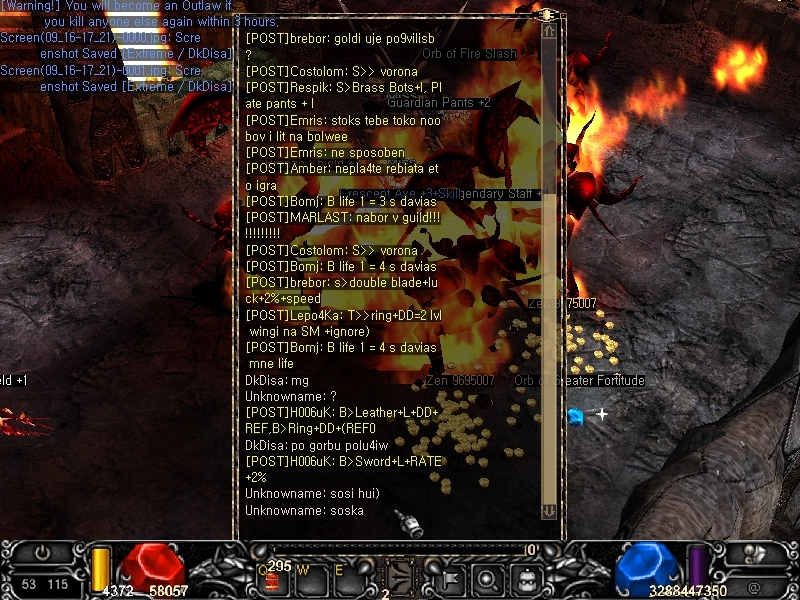Image resolution: width=800 pixels, height=600 pixels.
Task: Click the magnifier icon button
Action: point(488,577)
